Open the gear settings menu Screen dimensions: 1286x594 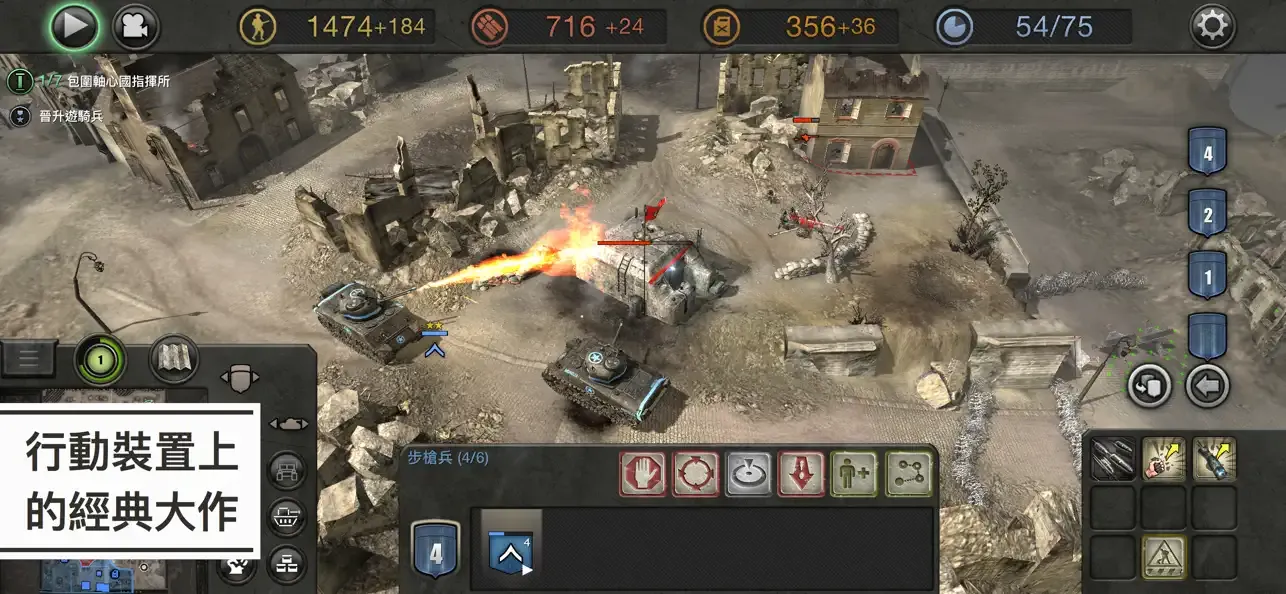(x=1212, y=27)
